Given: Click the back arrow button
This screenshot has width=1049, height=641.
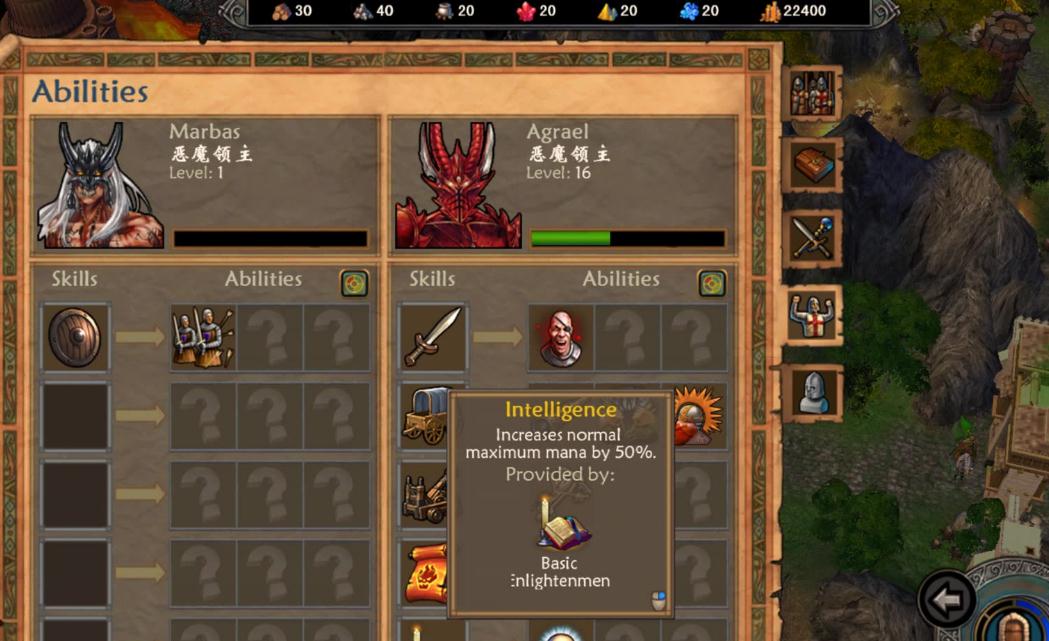Looking at the screenshot, I should [946, 600].
